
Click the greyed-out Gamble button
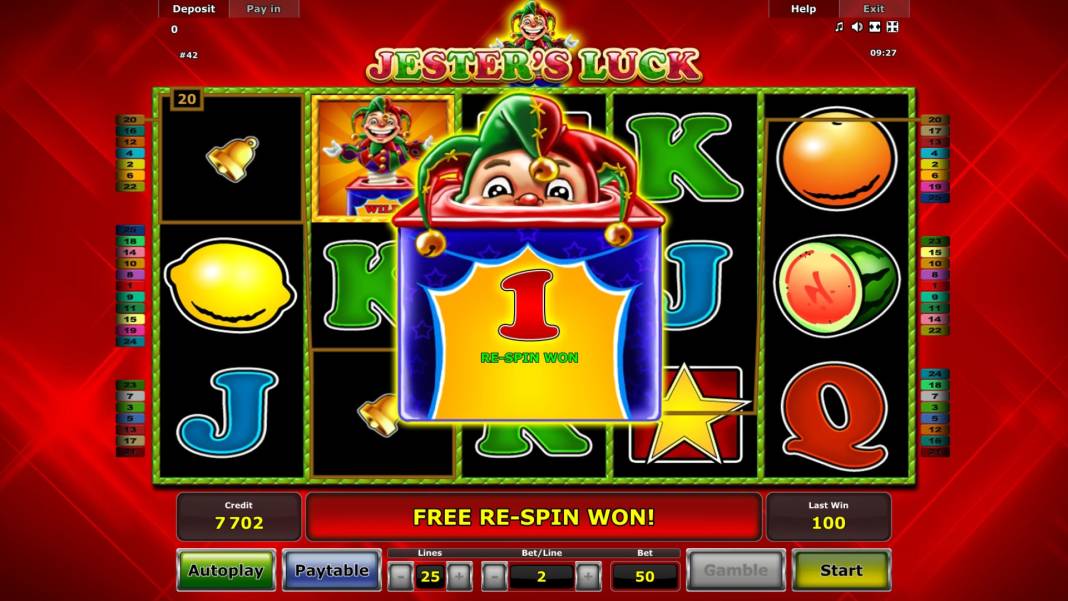(x=735, y=570)
